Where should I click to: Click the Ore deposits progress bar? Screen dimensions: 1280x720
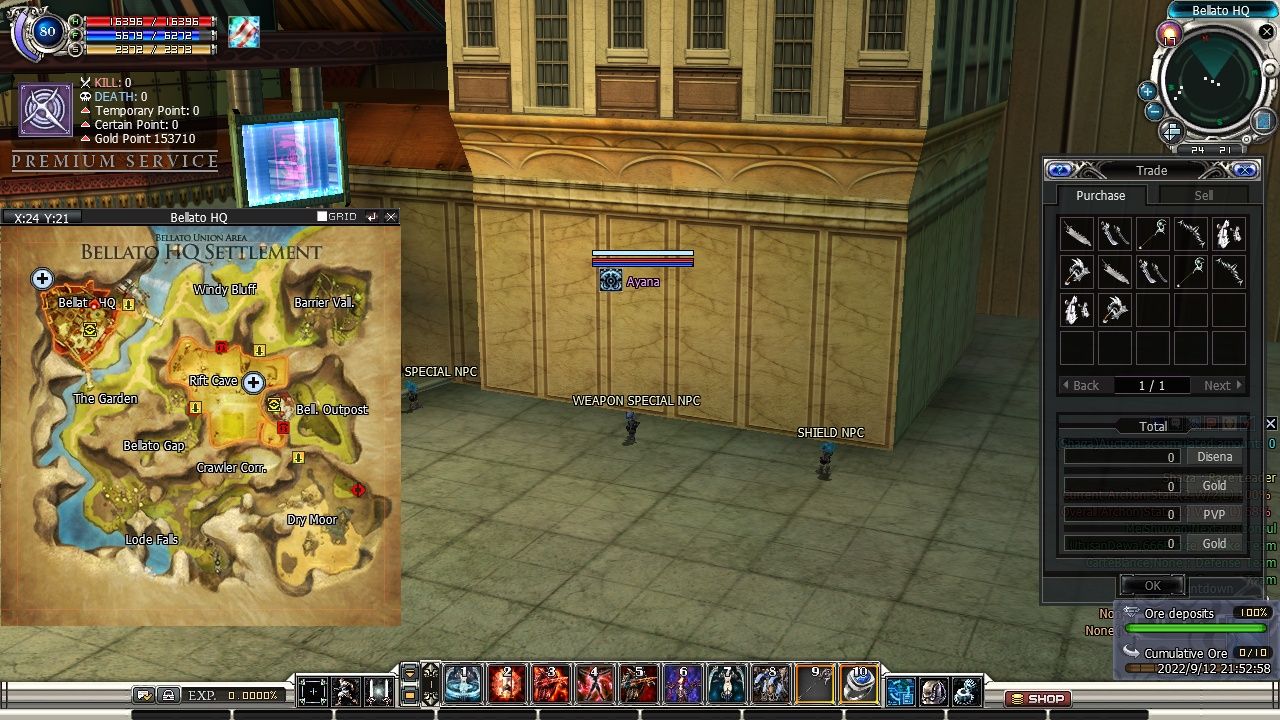[x=1196, y=628]
